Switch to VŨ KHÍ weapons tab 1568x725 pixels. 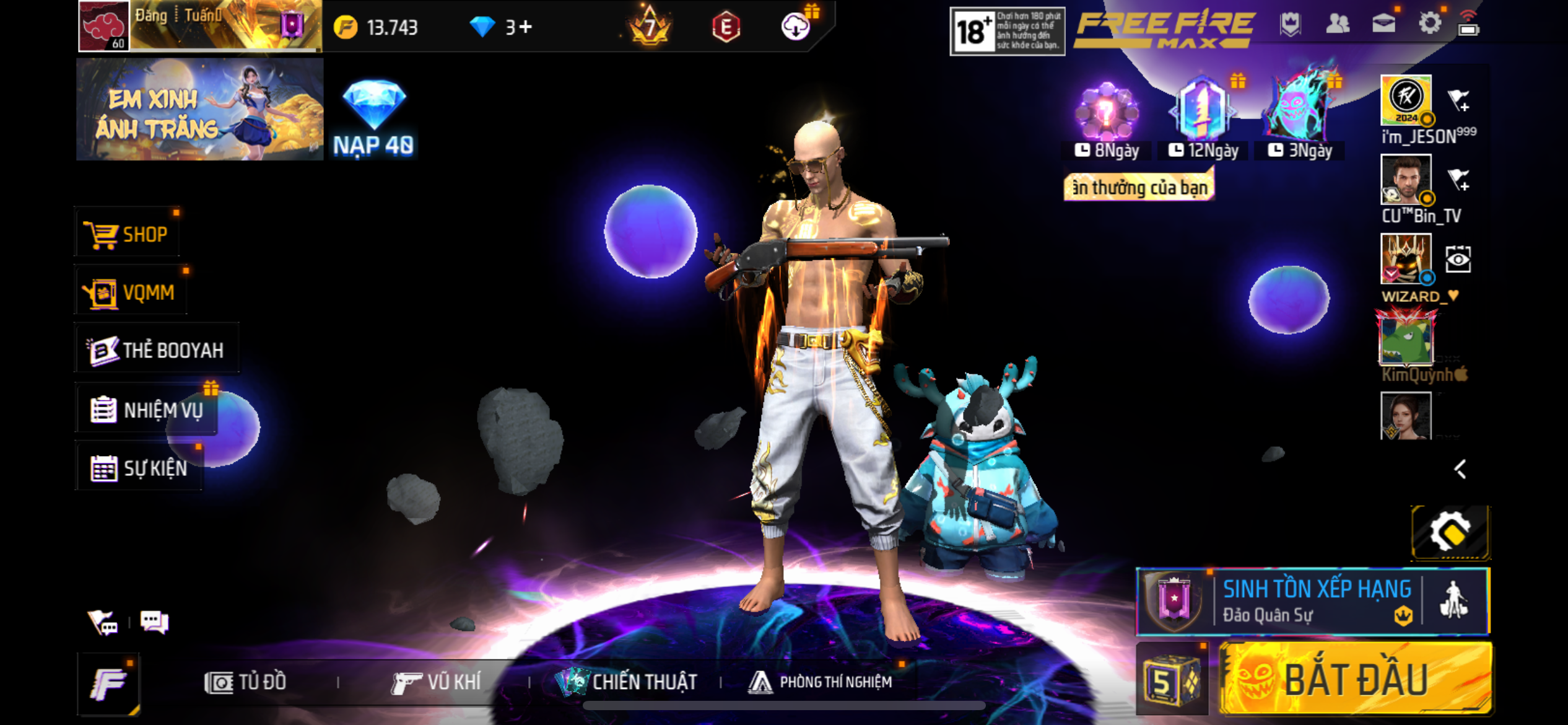click(437, 682)
